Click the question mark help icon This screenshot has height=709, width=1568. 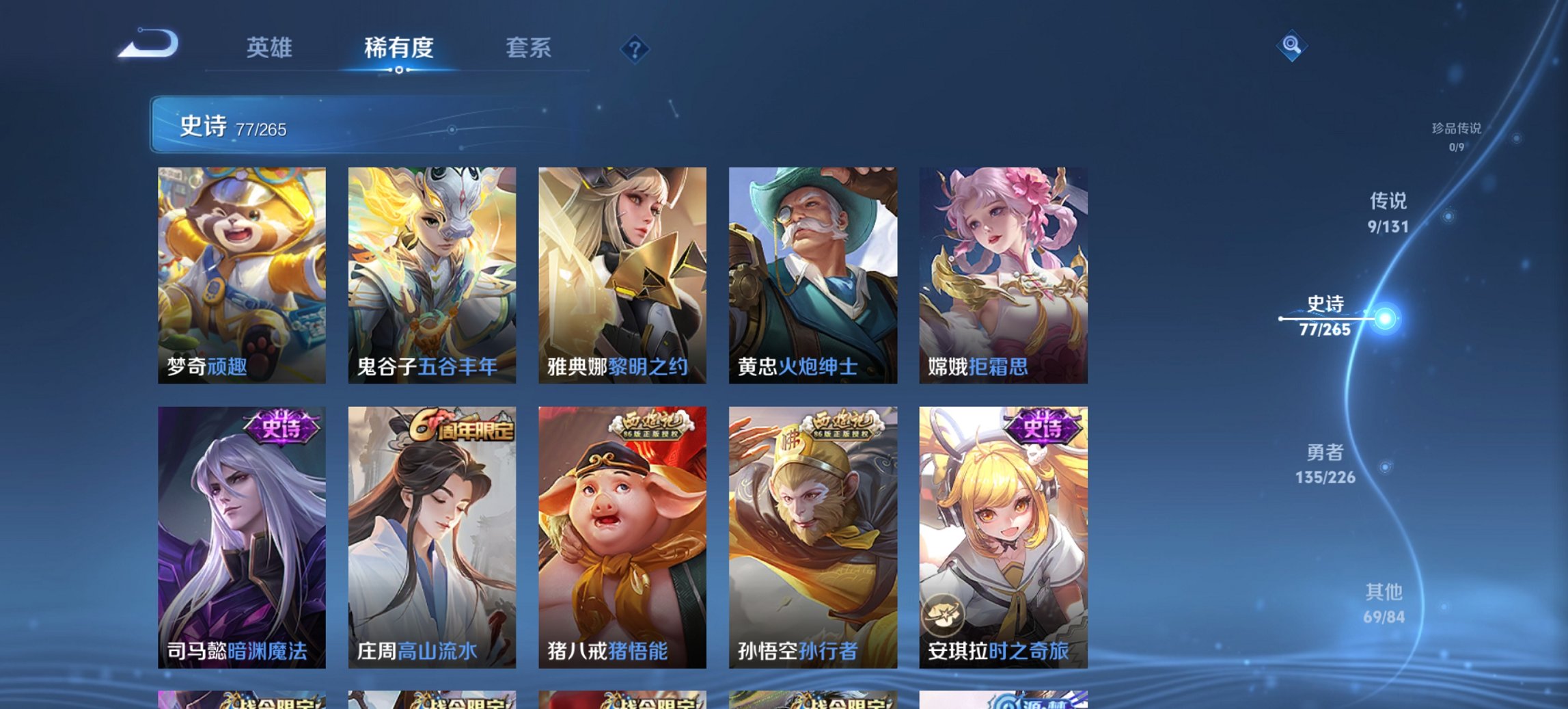click(635, 49)
